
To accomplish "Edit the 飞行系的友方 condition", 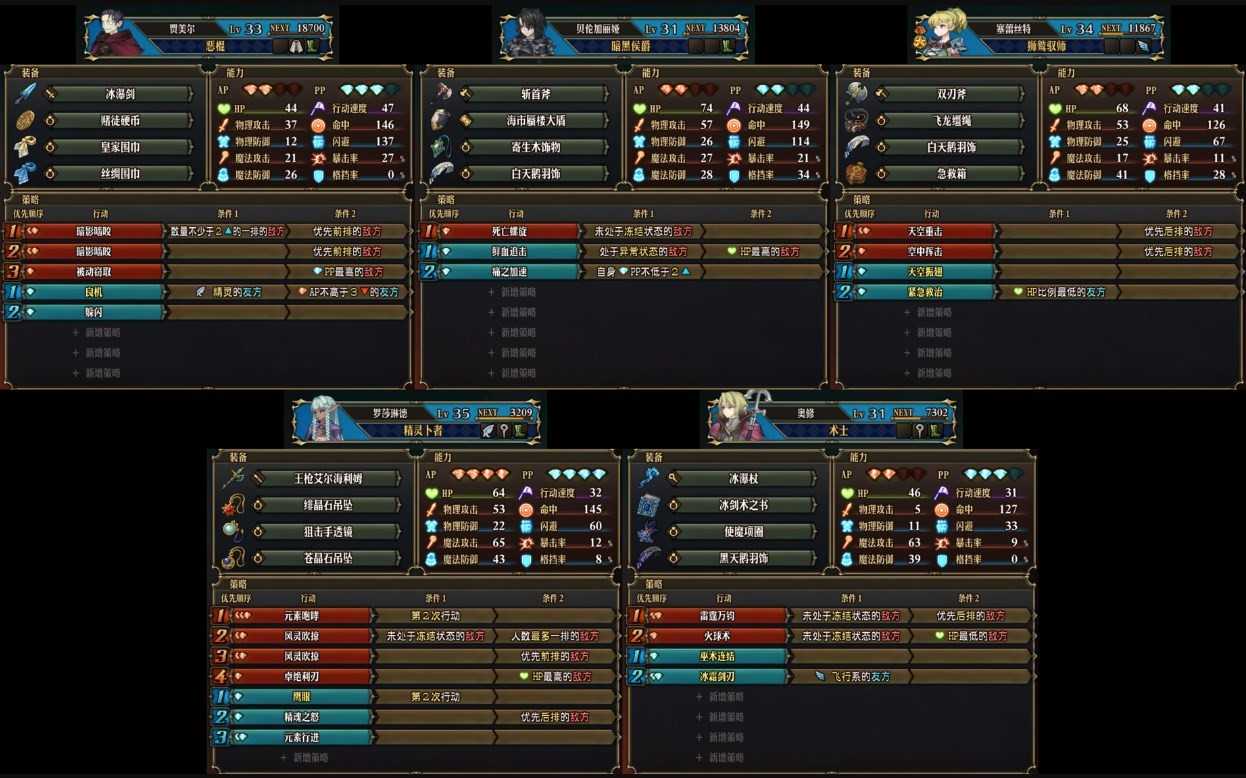I will 852,677.
